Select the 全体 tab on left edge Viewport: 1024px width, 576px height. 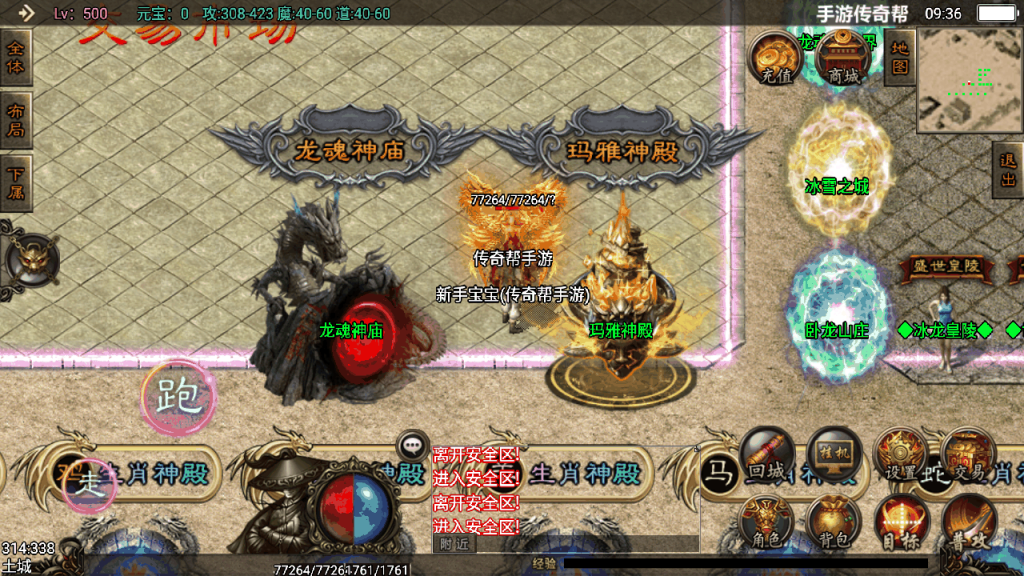16,58
